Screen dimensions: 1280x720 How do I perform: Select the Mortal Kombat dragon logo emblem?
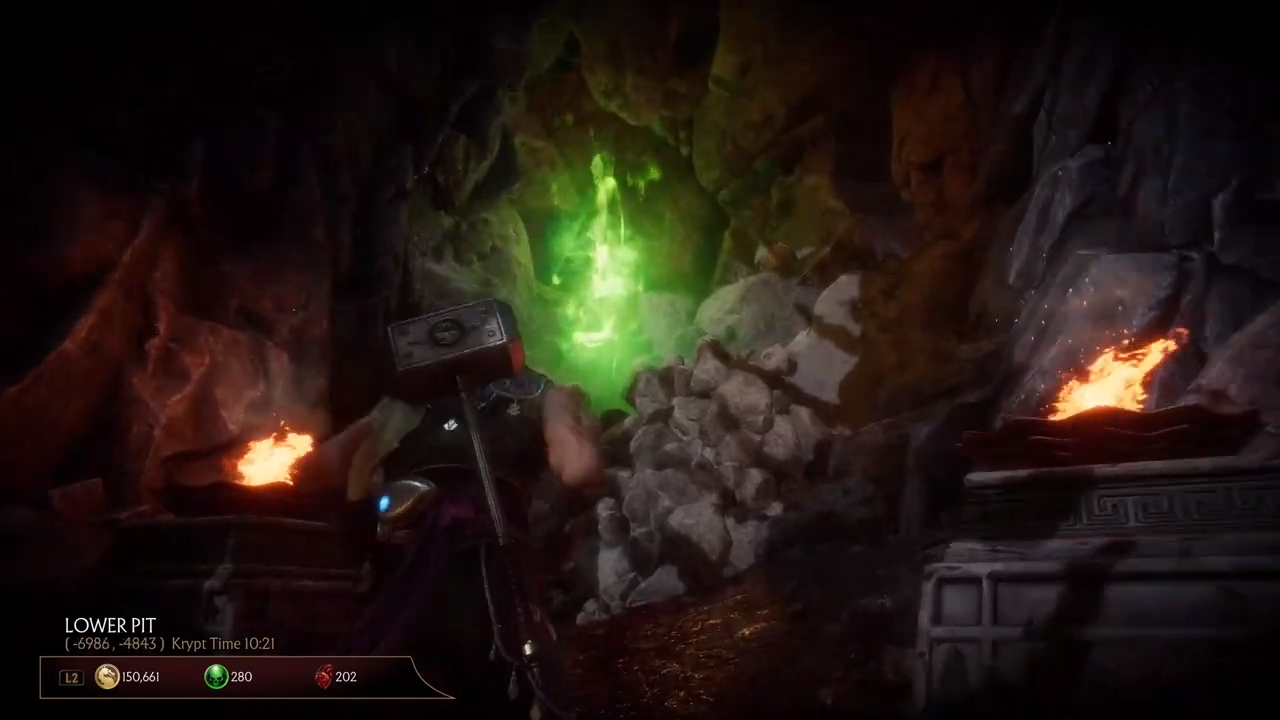106,677
